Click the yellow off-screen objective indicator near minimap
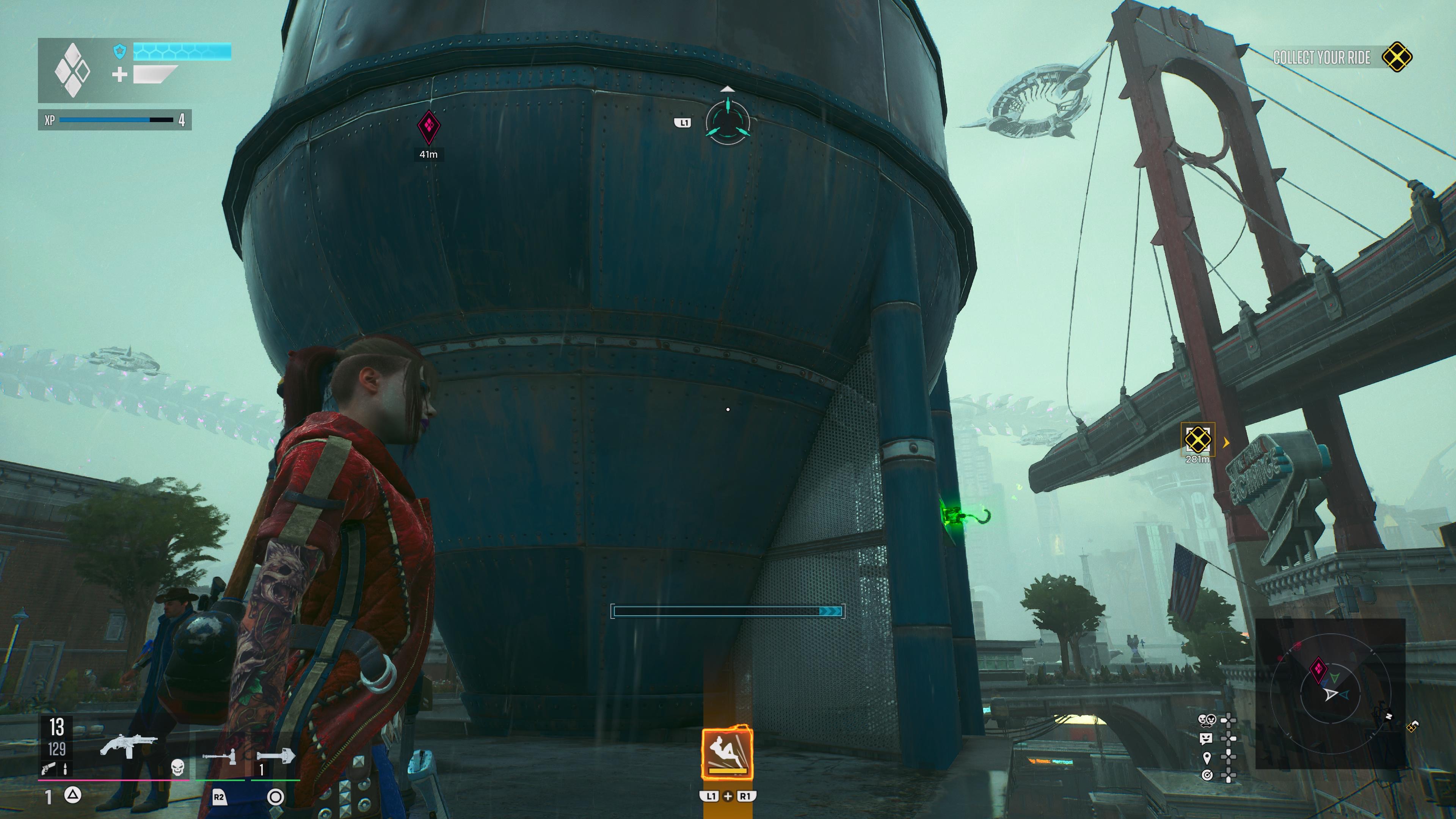Viewport: 1456px width, 819px height. point(1411,727)
